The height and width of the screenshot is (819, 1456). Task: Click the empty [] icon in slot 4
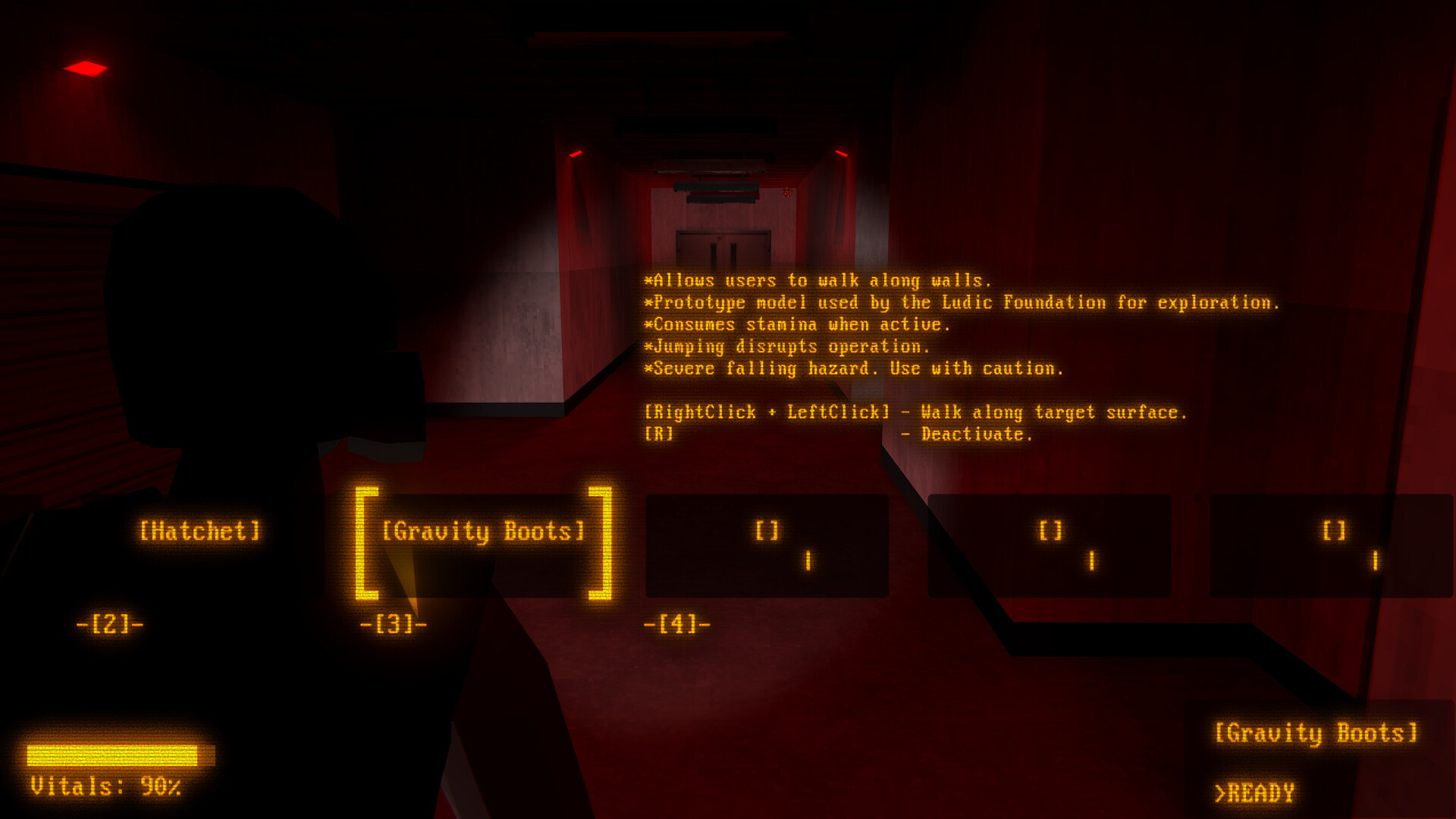[x=766, y=531]
